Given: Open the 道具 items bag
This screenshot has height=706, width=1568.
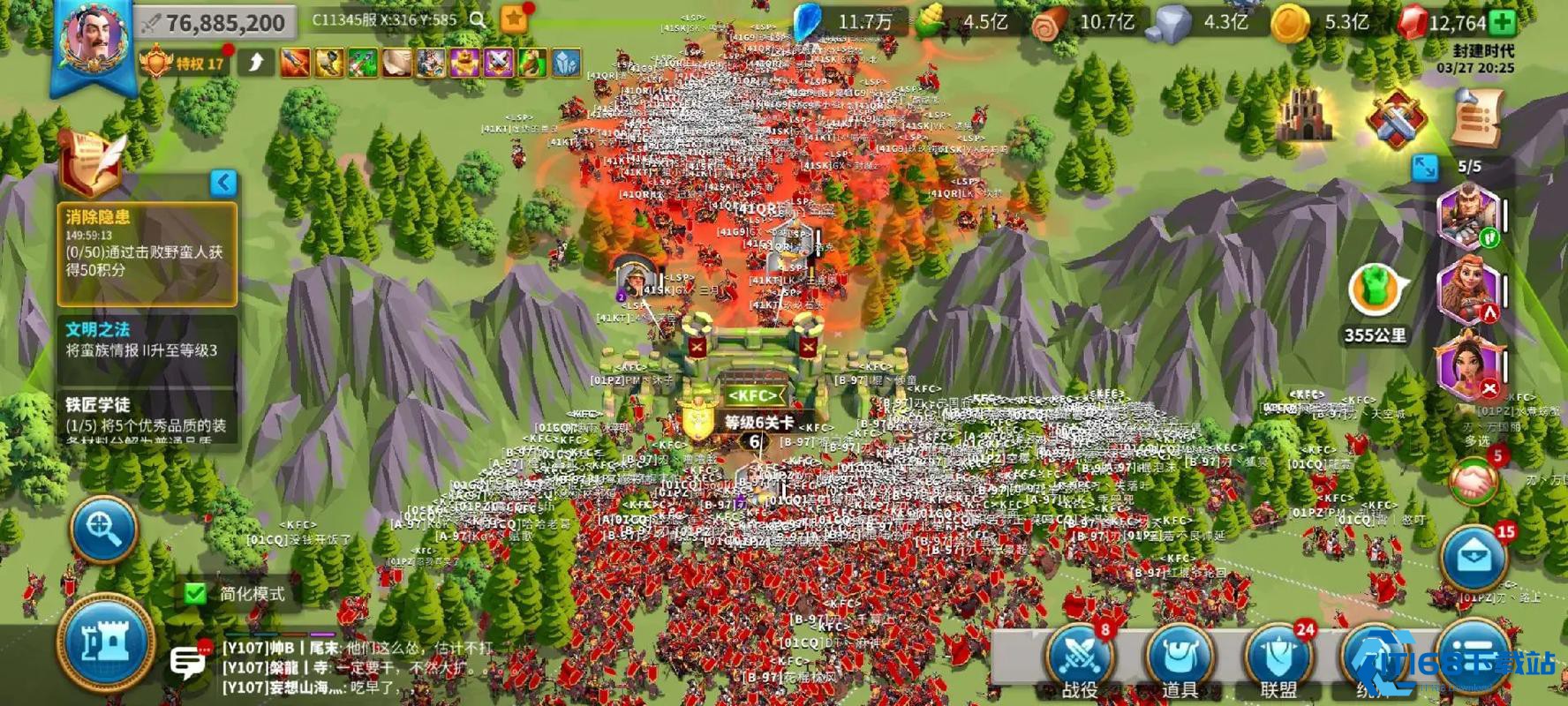Looking at the screenshot, I should coord(1180,659).
